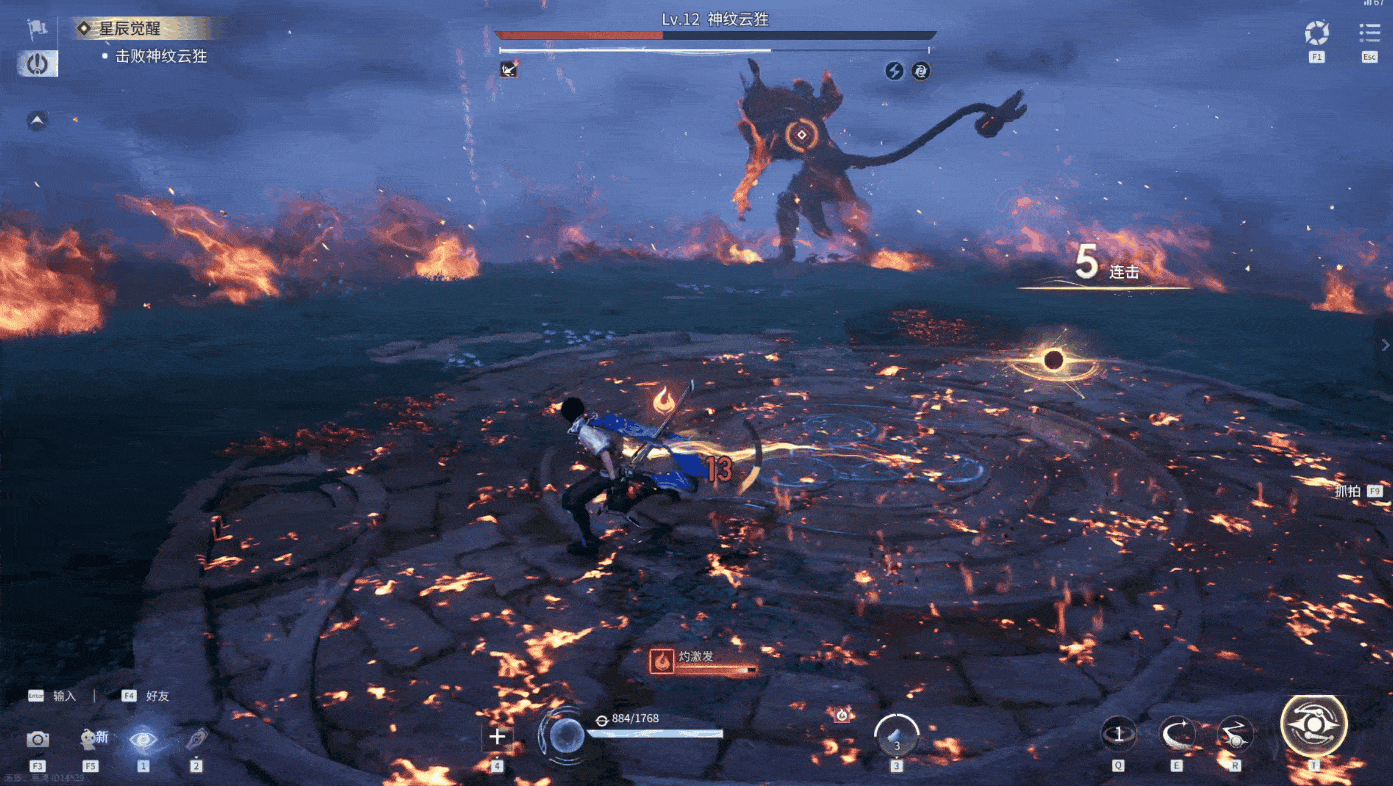Open the 星辰觉醒 quest tracker entry
The width and height of the screenshot is (1393, 786).
pyautogui.click(x=134, y=28)
